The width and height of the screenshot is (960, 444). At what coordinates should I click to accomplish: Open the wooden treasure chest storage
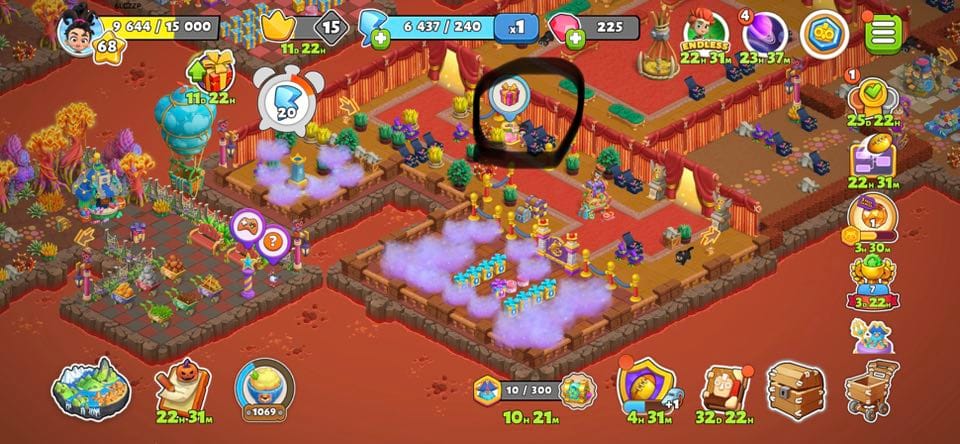[x=797, y=388]
